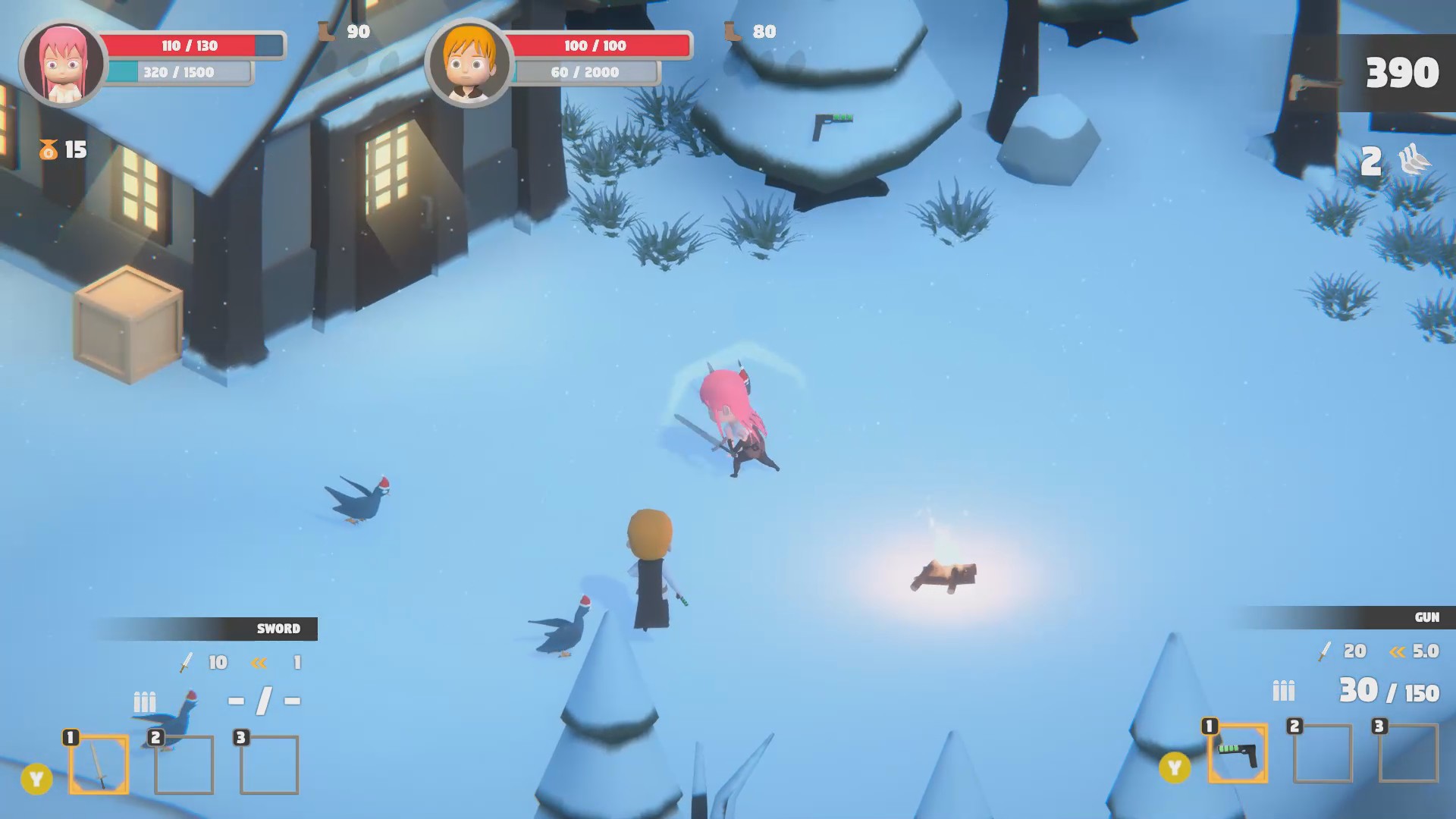The width and height of the screenshot is (1456, 819).
Task: Select the sword icon in equipped slot 1
Action: point(100,766)
